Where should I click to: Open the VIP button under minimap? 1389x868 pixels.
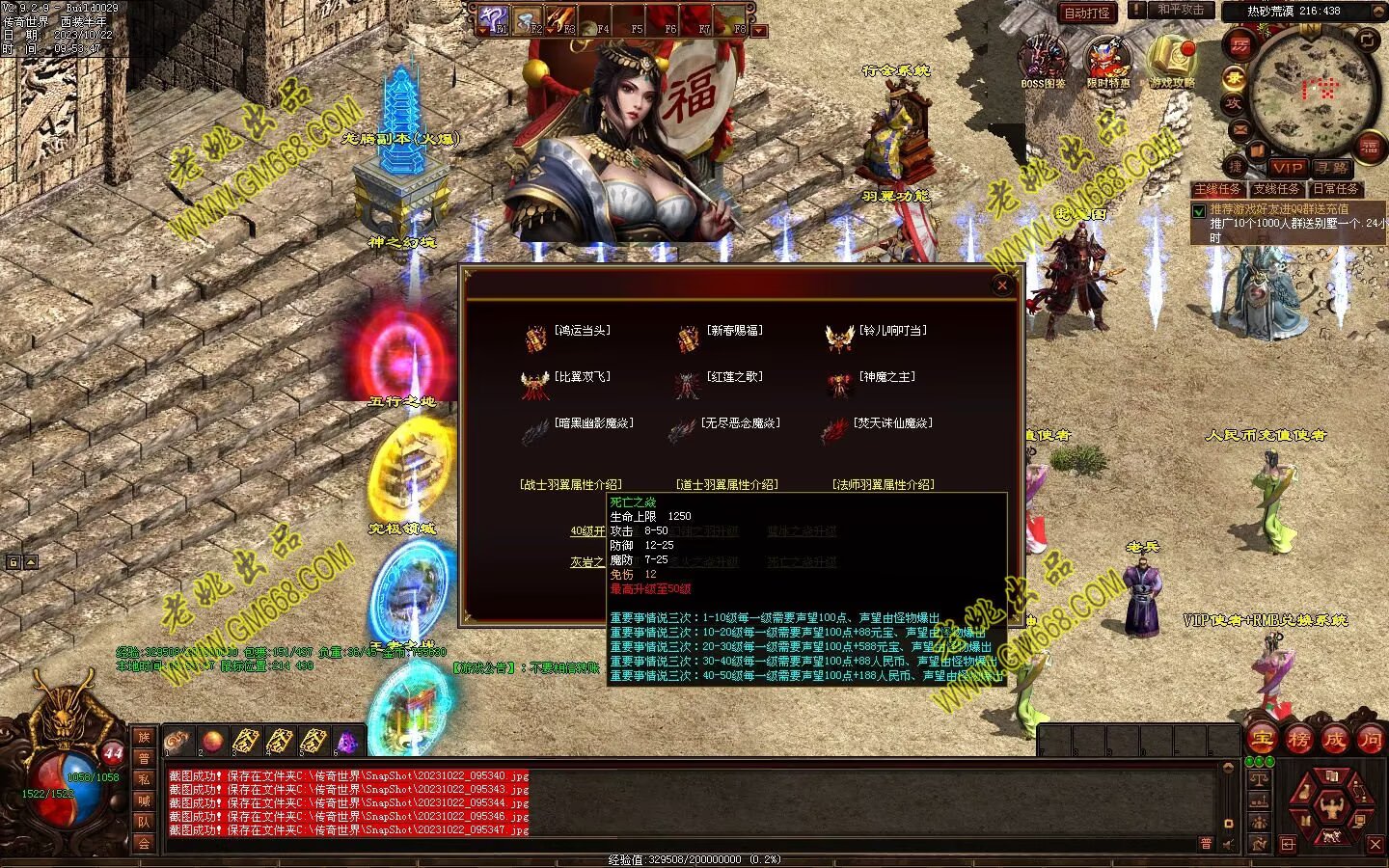[1287, 168]
